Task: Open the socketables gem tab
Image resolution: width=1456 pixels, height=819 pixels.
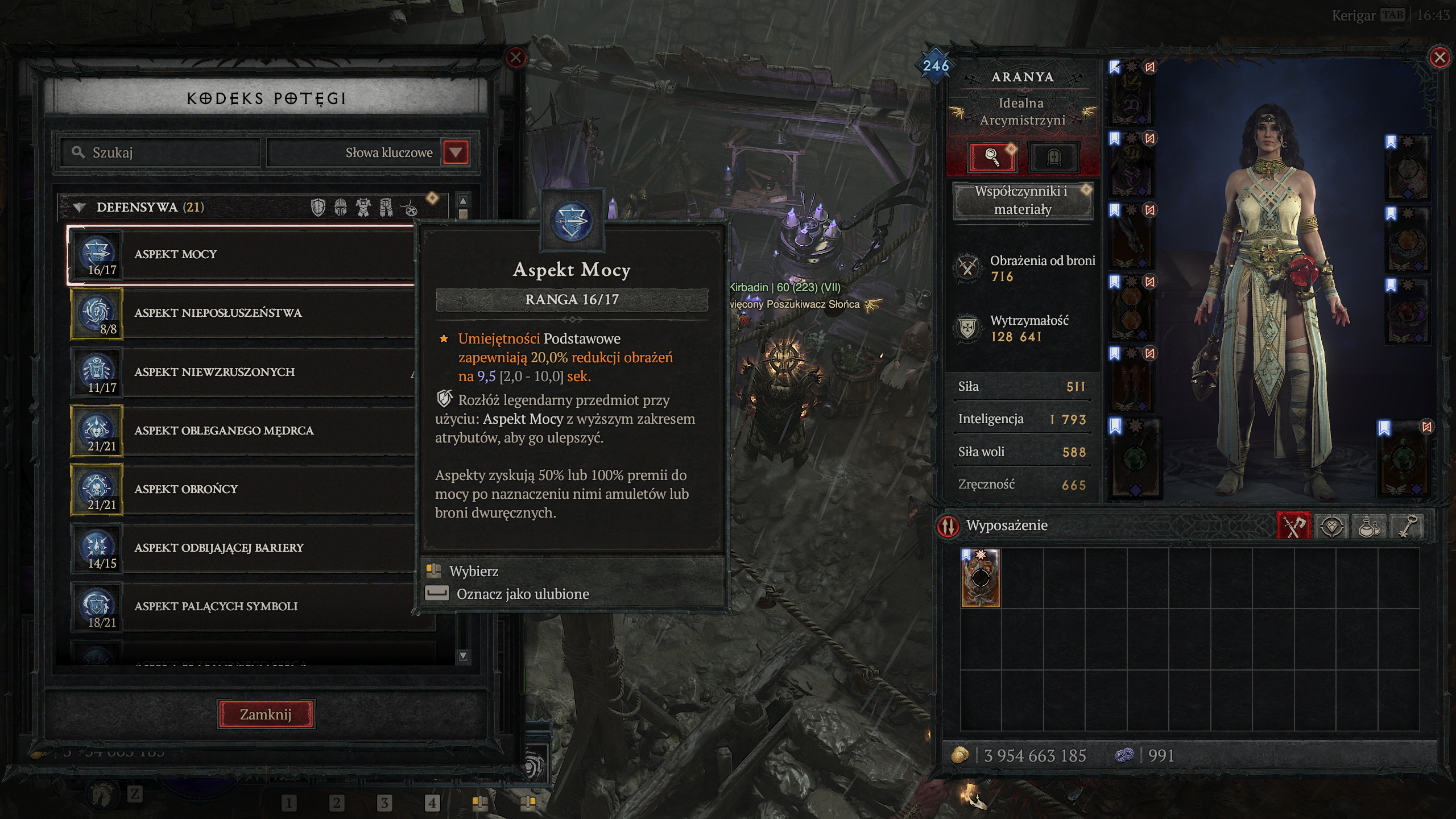Action: point(1332,526)
